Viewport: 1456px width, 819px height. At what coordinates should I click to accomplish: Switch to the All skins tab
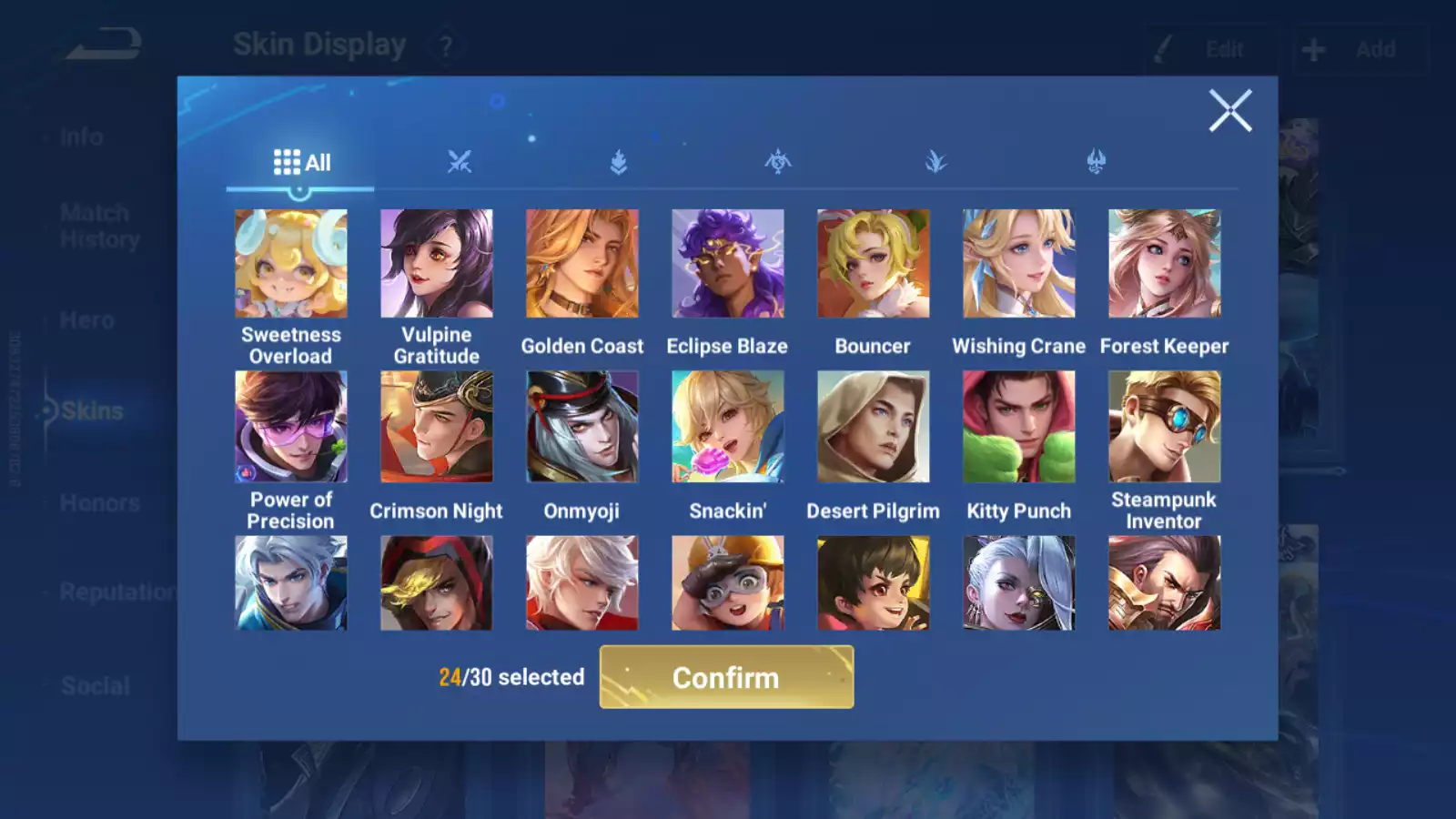(301, 163)
